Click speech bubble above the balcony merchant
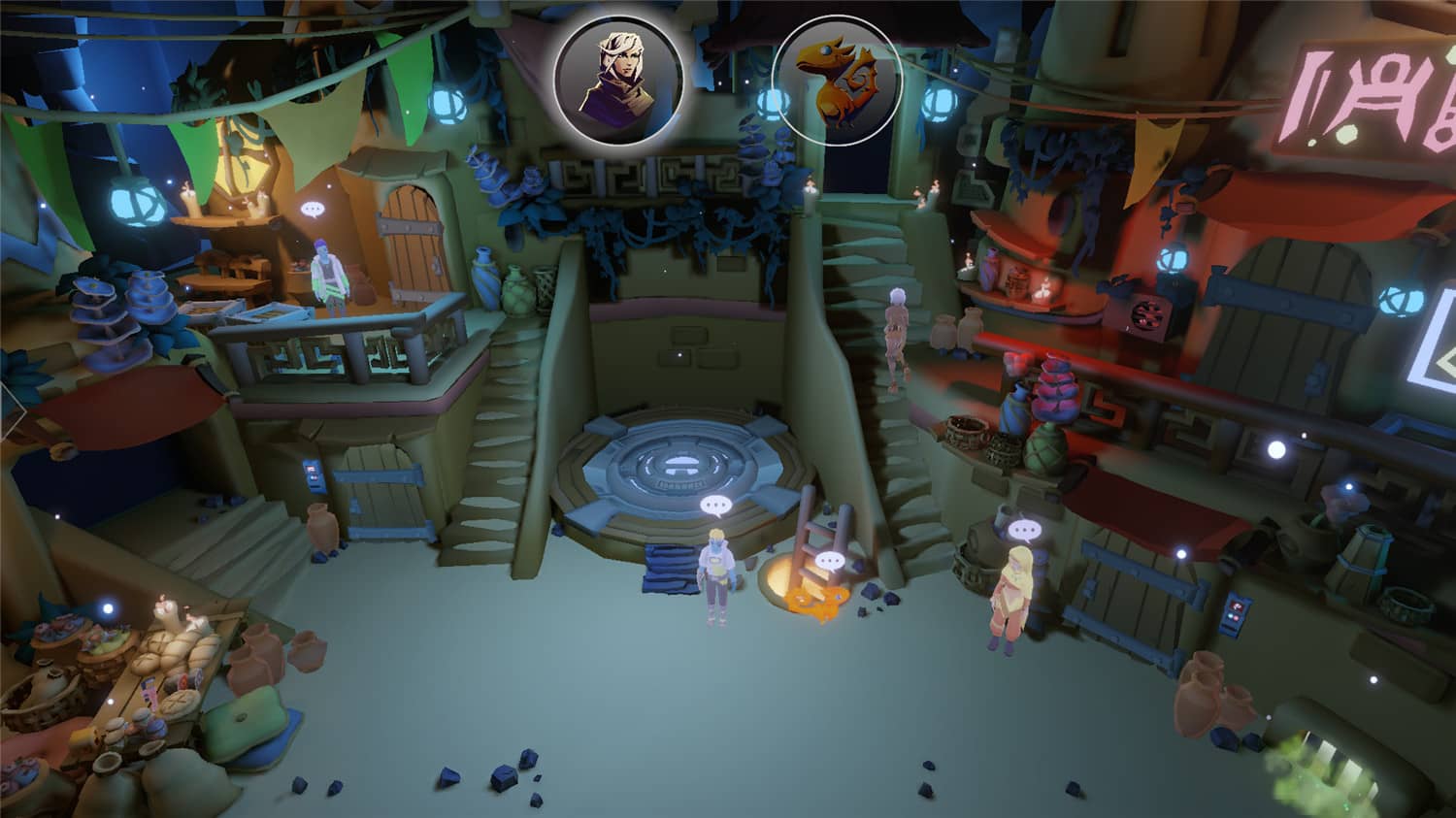This screenshot has height=818, width=1456. [313, 210]
